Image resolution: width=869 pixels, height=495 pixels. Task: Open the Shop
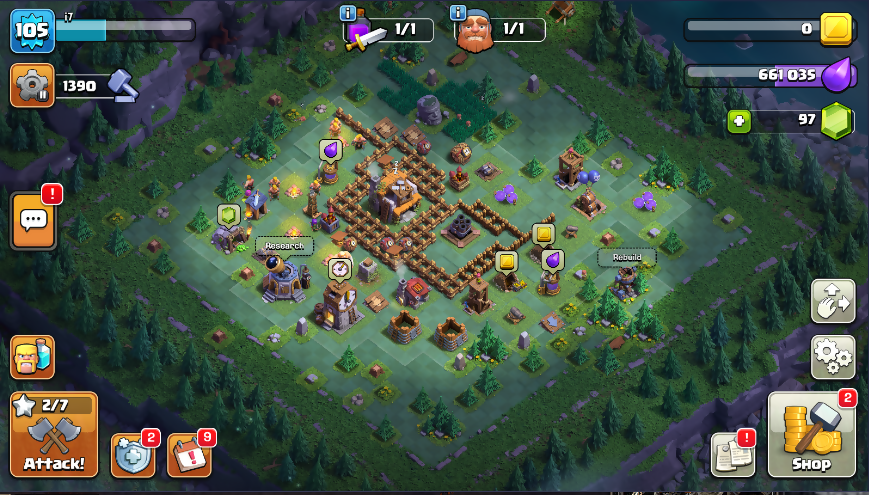(x=811, y=435)
